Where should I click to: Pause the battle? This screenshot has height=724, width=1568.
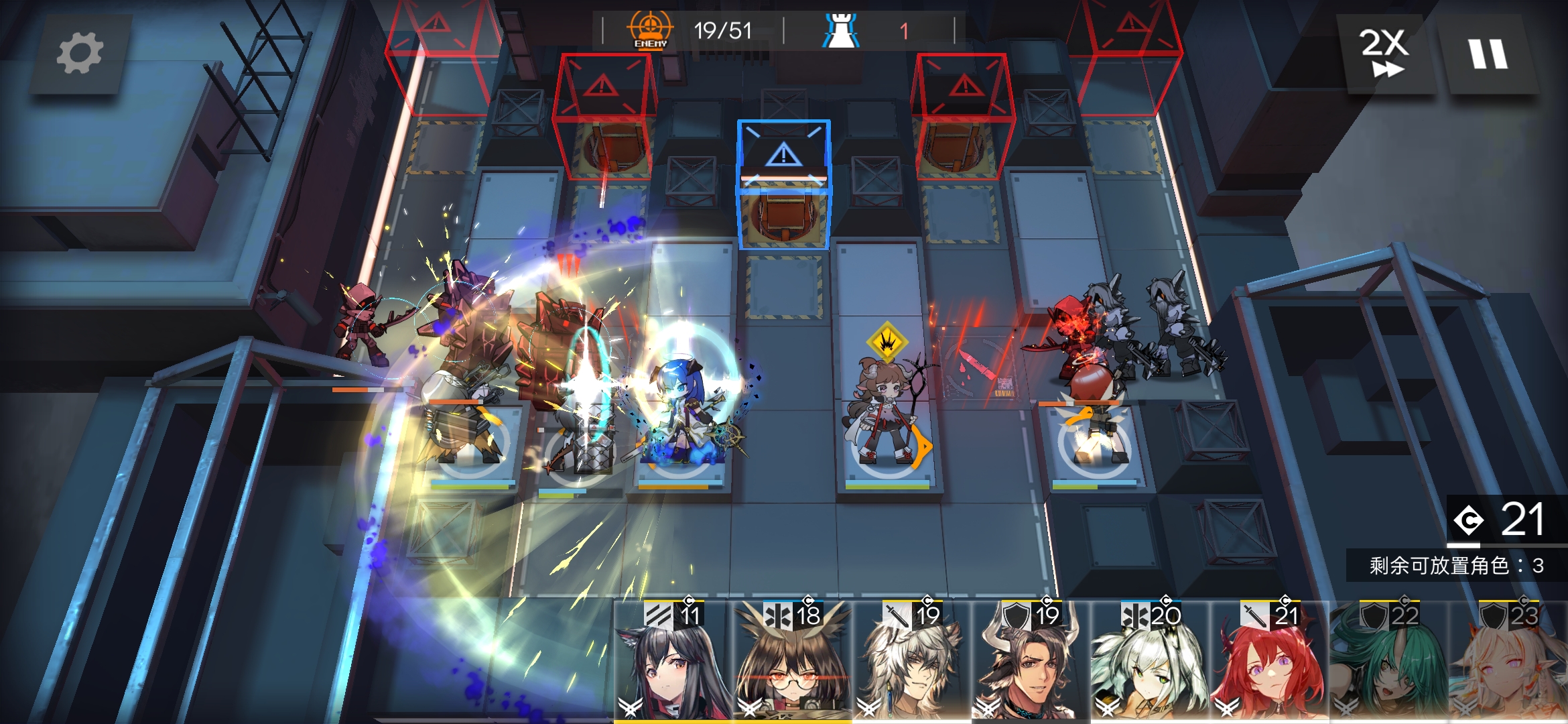(1488, 54)
